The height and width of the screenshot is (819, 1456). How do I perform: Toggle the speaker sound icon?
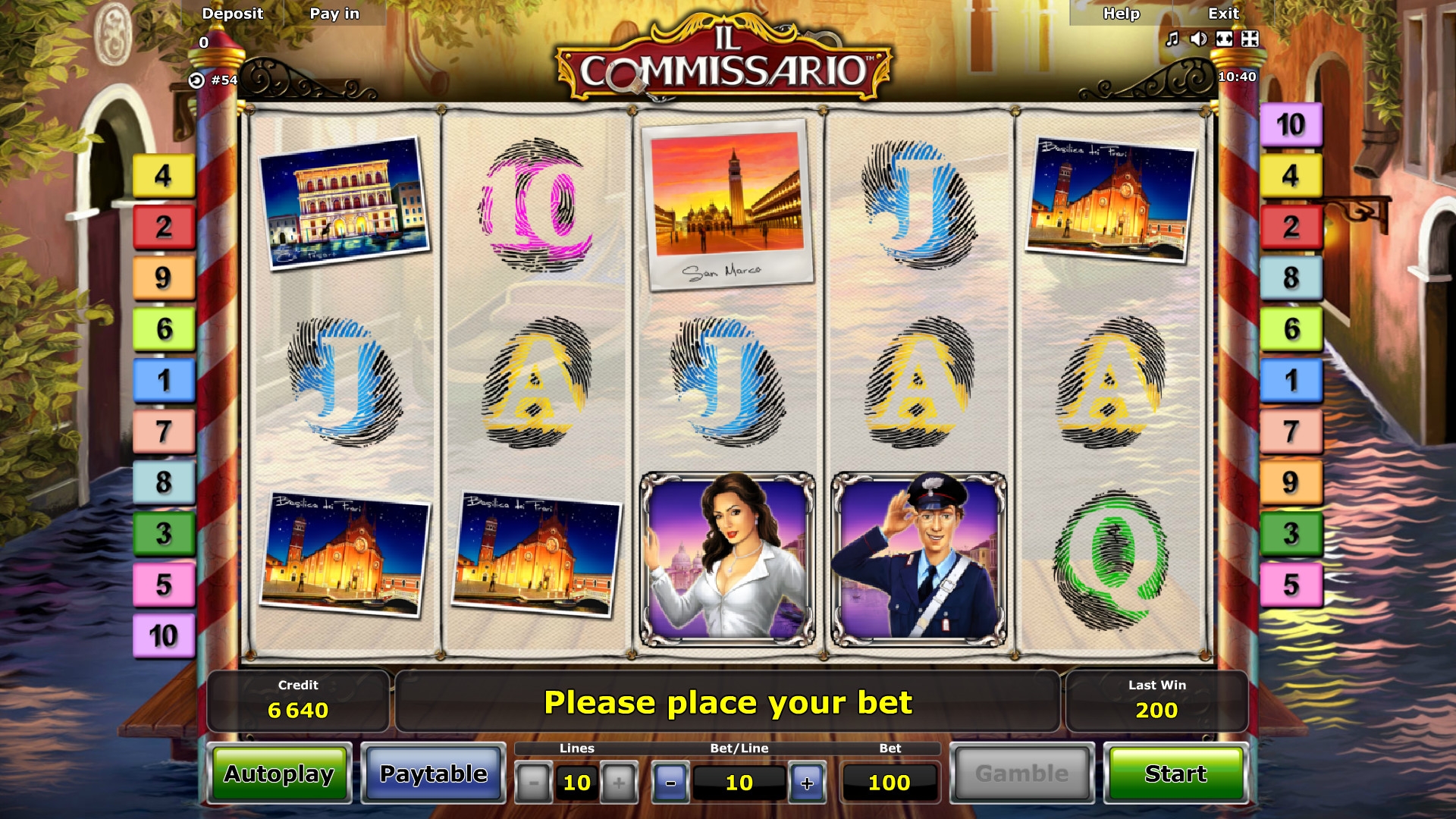coord(1198,39)
